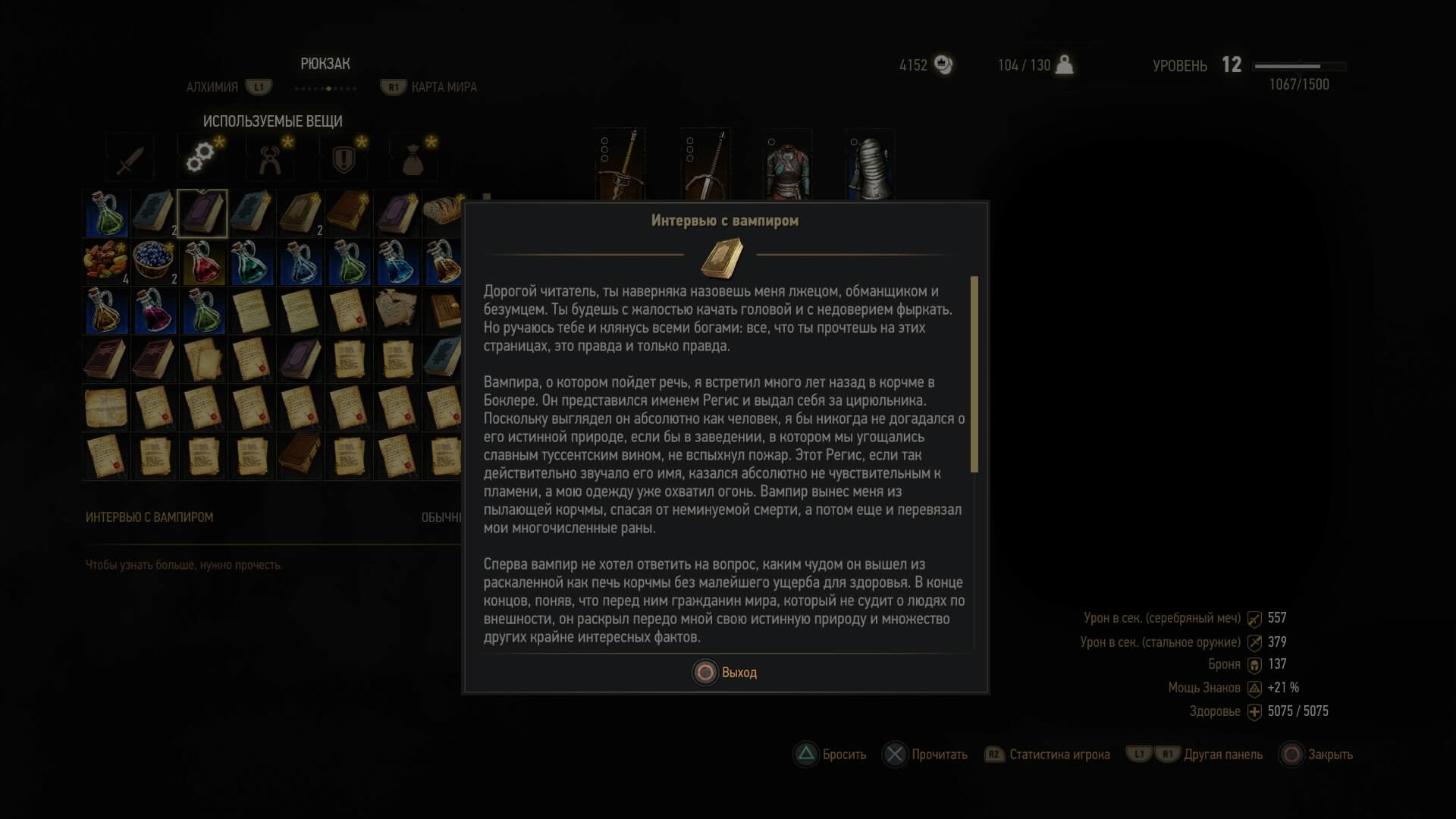Select the basket of blueberries
Image resolution: width=1456 pixels, height=819 pixels.
154,262
